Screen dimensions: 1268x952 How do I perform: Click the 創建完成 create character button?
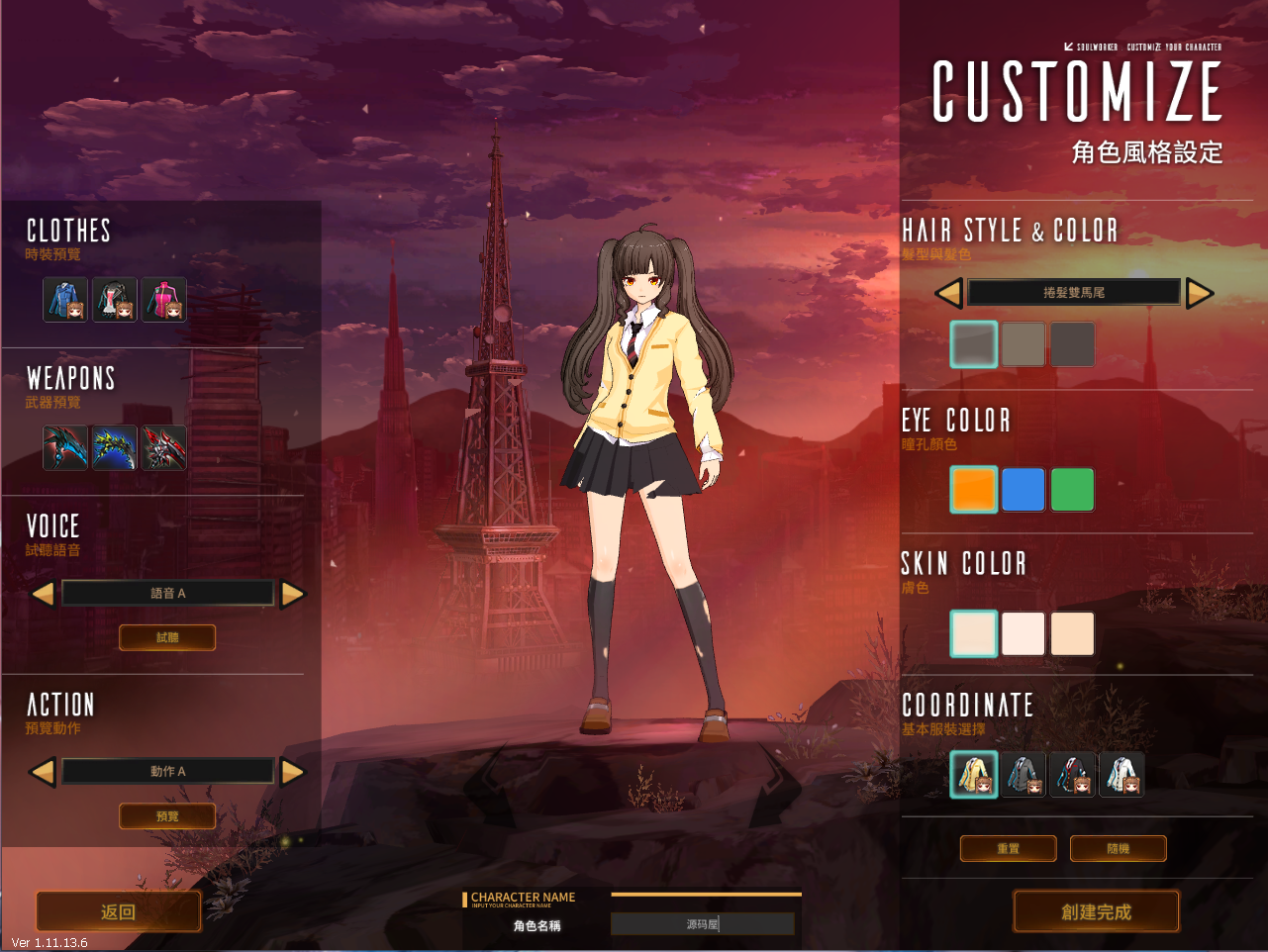click(x=1096, y=911)
